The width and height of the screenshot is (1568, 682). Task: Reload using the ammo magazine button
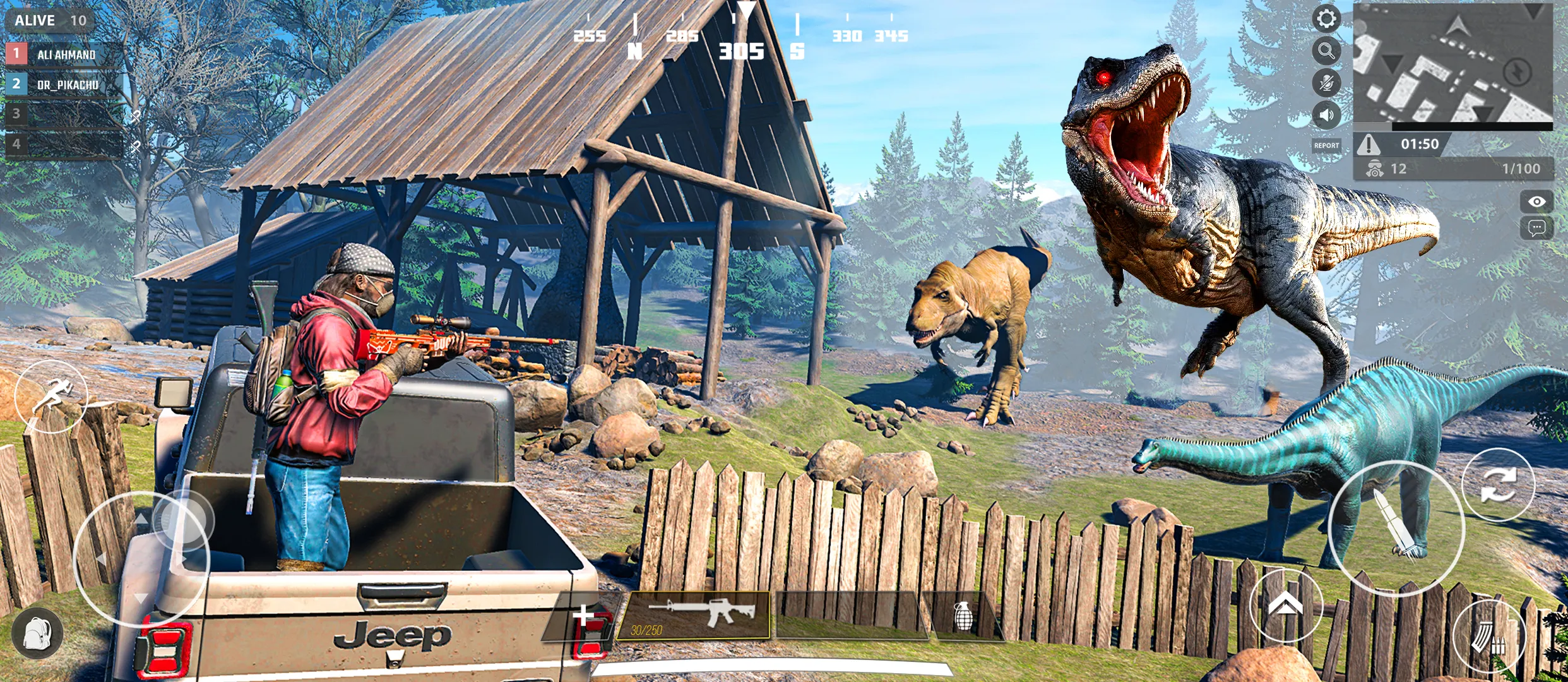1489,637
